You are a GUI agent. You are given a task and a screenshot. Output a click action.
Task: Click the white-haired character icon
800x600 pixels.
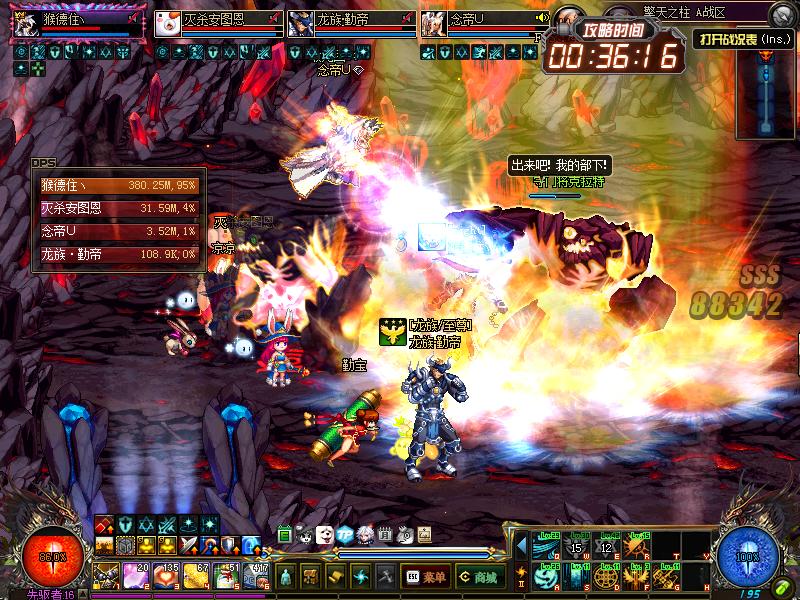(365, 535)
